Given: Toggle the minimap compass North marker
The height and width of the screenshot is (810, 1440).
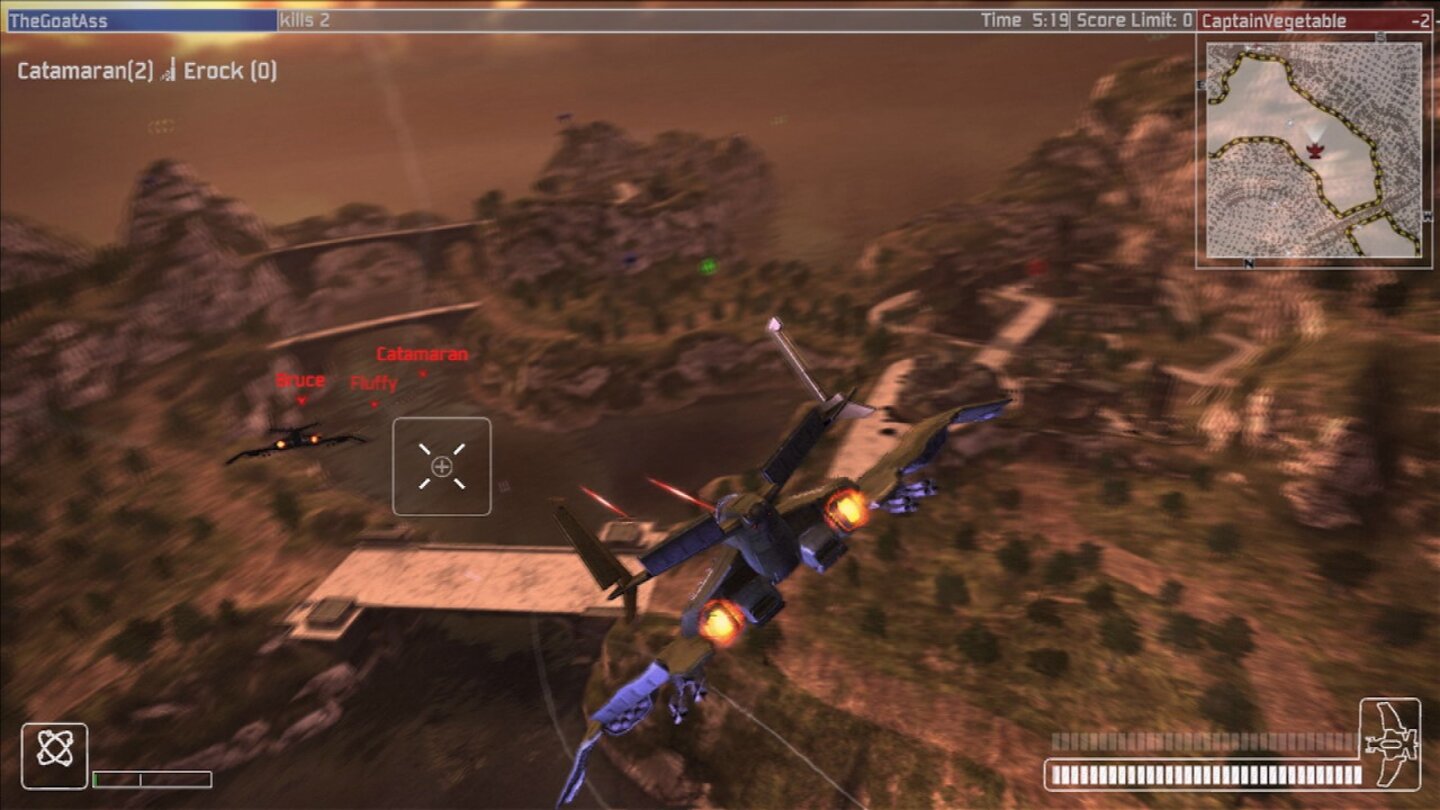Looking at the screenshot, I should [x=1247, y=263].
